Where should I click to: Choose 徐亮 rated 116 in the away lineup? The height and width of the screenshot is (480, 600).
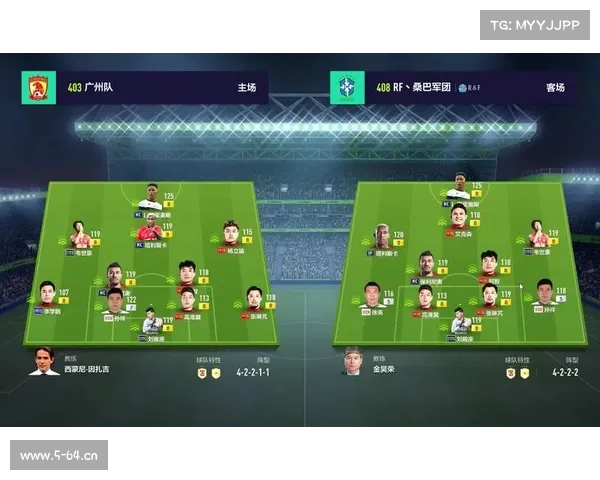(372, 296)
